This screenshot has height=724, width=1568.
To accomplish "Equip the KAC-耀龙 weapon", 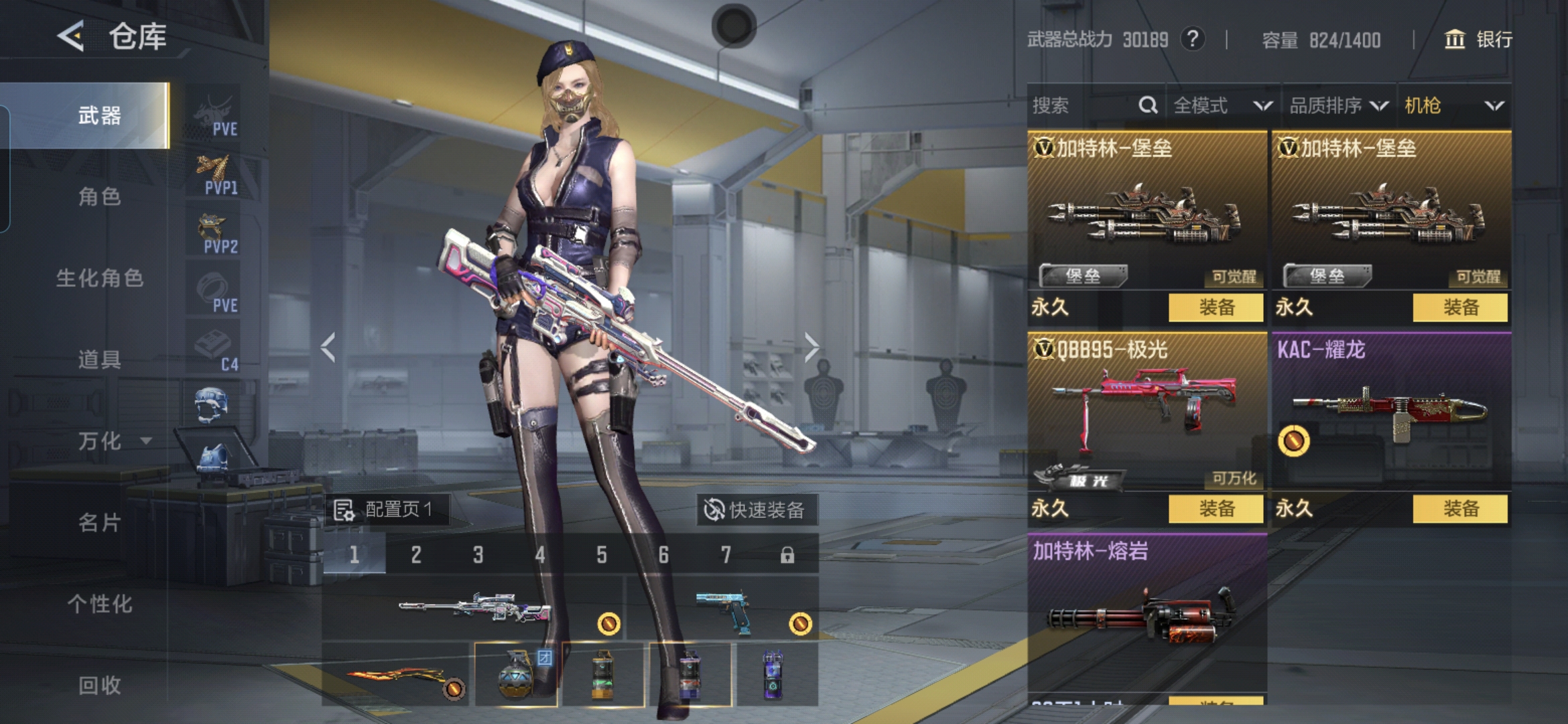I will [x=1459, y=509].
